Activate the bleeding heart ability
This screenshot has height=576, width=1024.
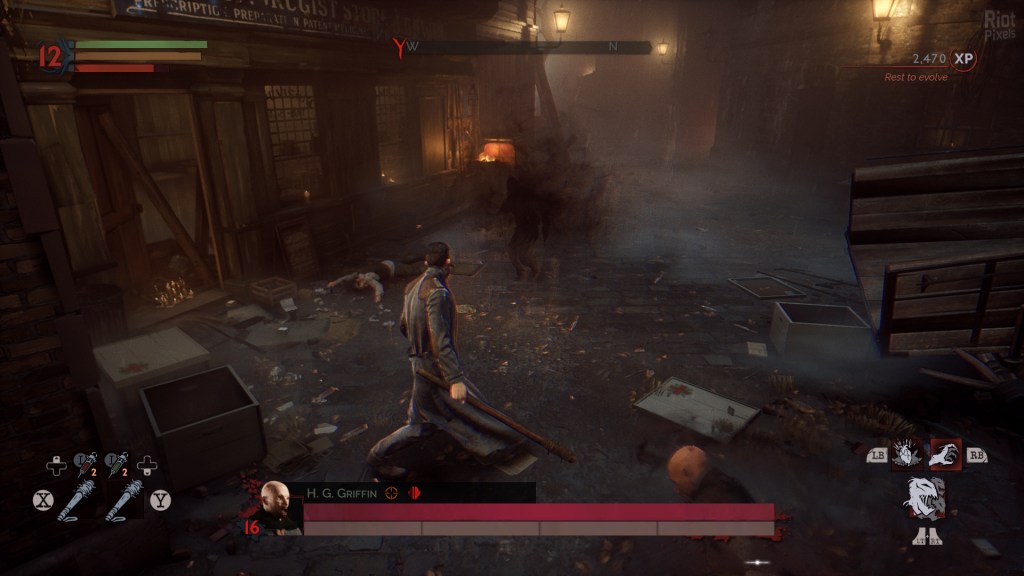click(x=906, y=454)
